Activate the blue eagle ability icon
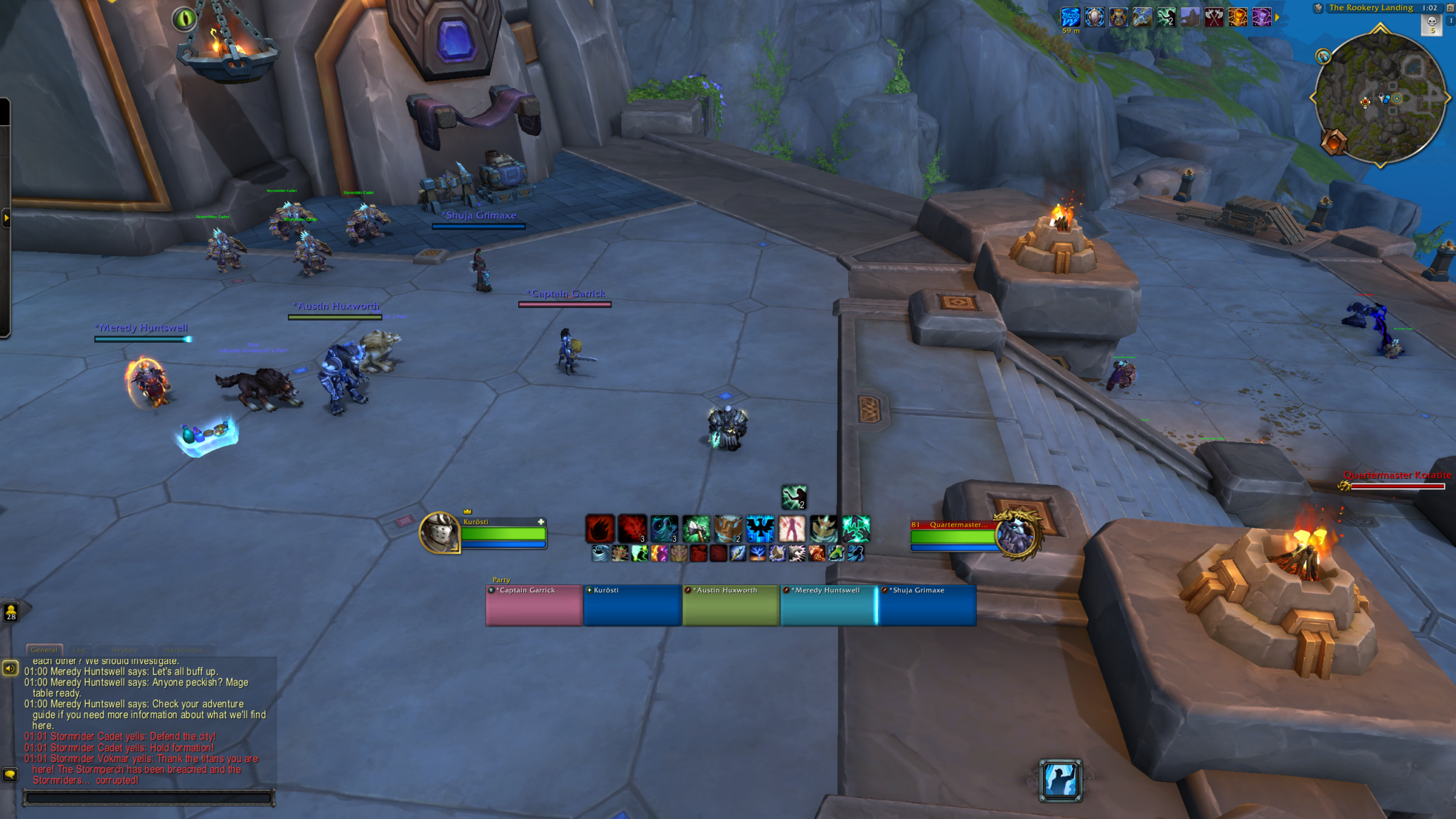This screenshot has width=1456, height=819. (x=760, y=529)
